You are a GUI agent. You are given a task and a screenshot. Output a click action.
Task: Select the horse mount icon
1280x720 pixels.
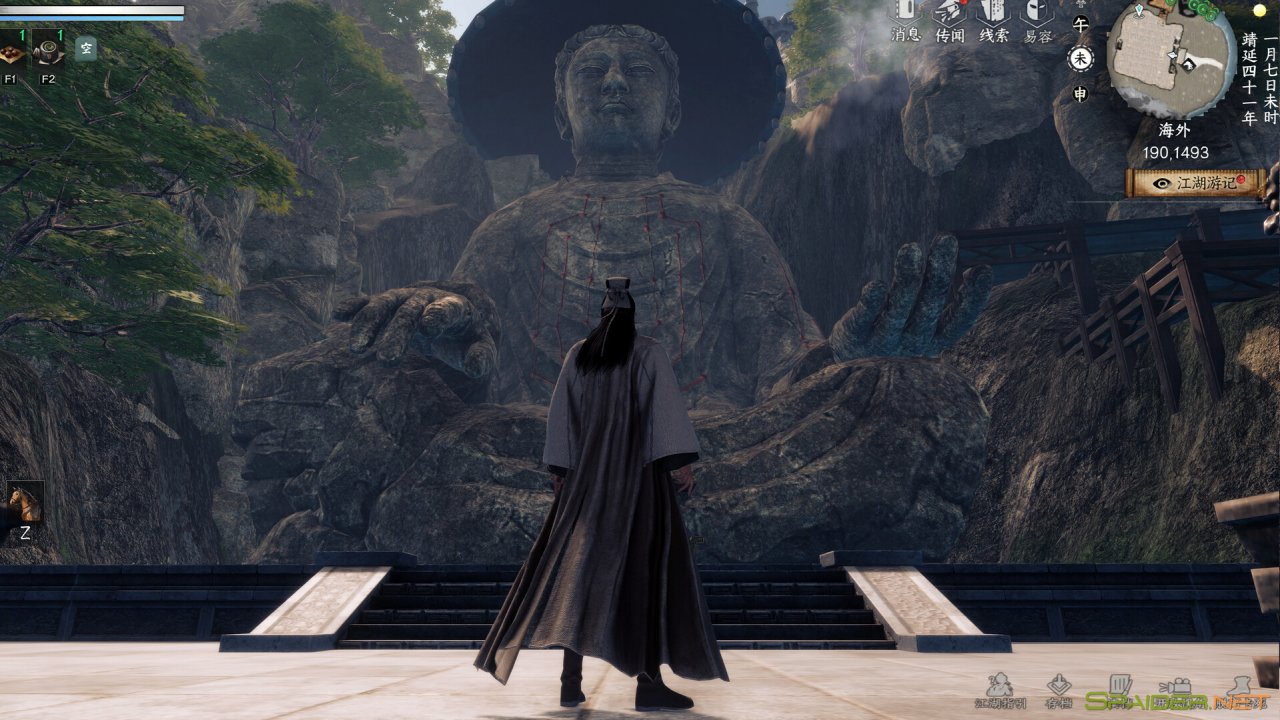(x=24, y=502)
